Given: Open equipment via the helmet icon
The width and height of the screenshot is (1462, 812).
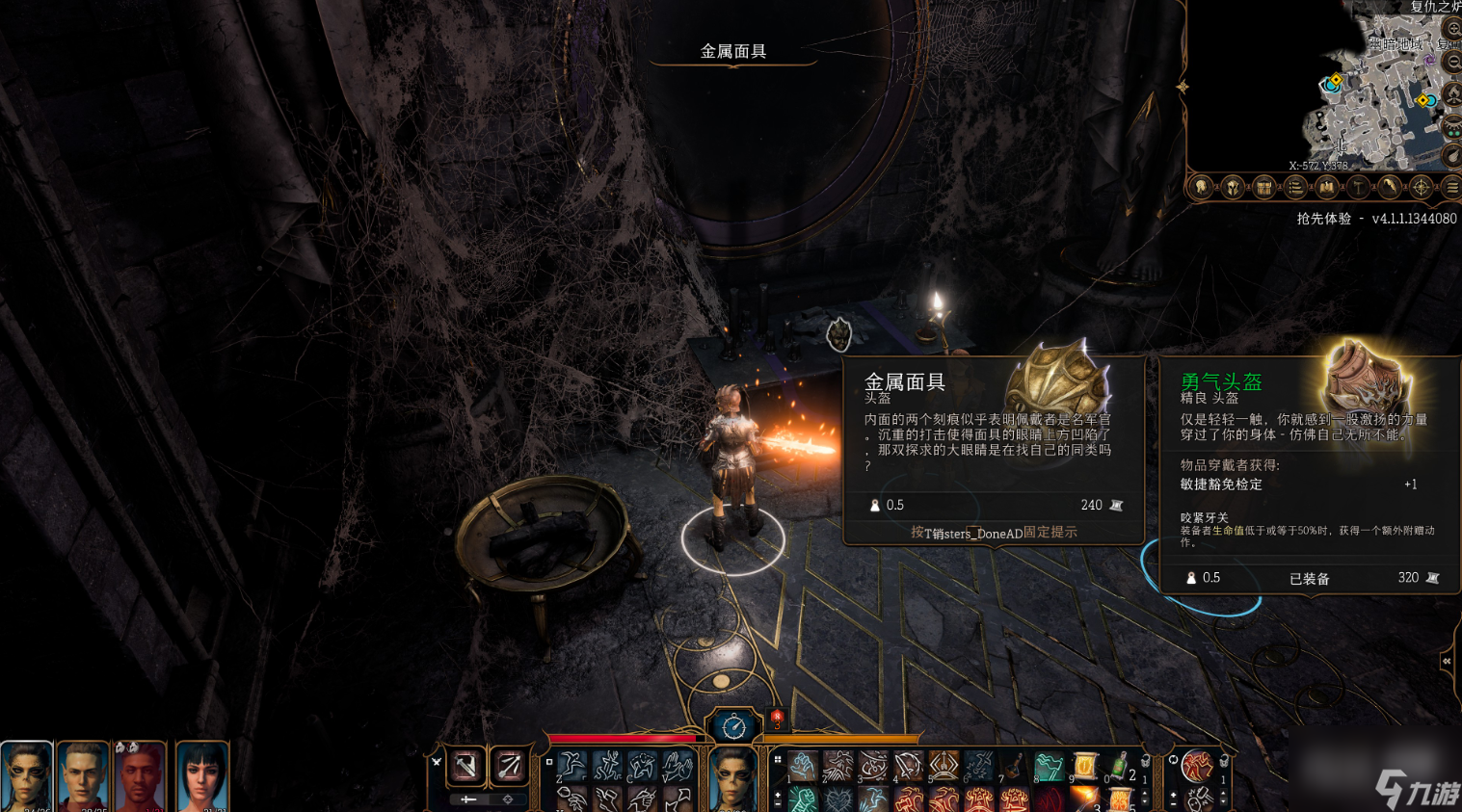Looking at the screenshot, I should [1233, 188].
